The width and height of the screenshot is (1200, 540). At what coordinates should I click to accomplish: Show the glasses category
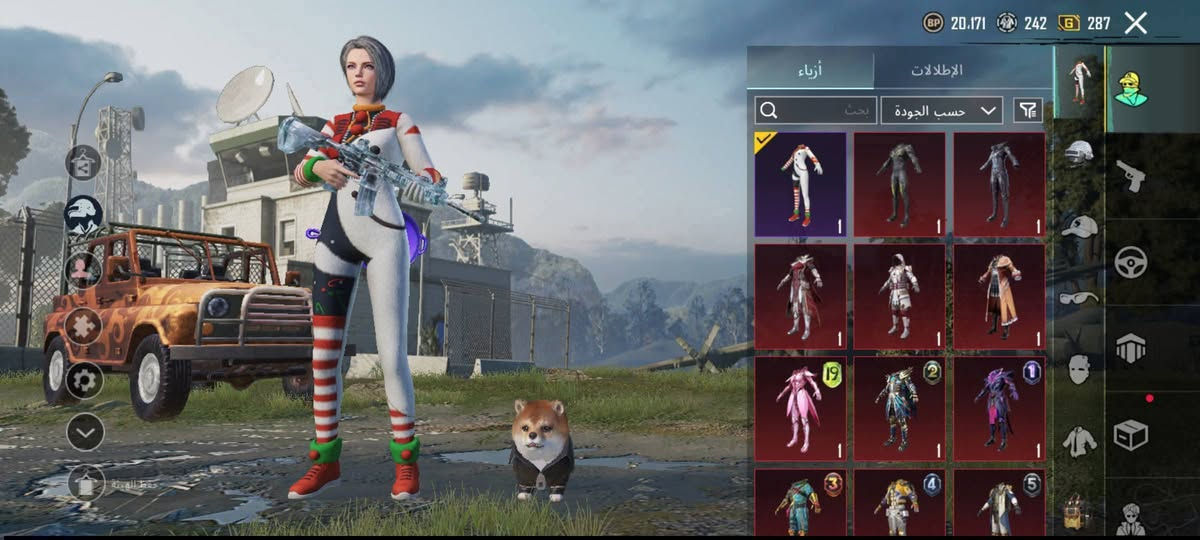point(1079,297)
